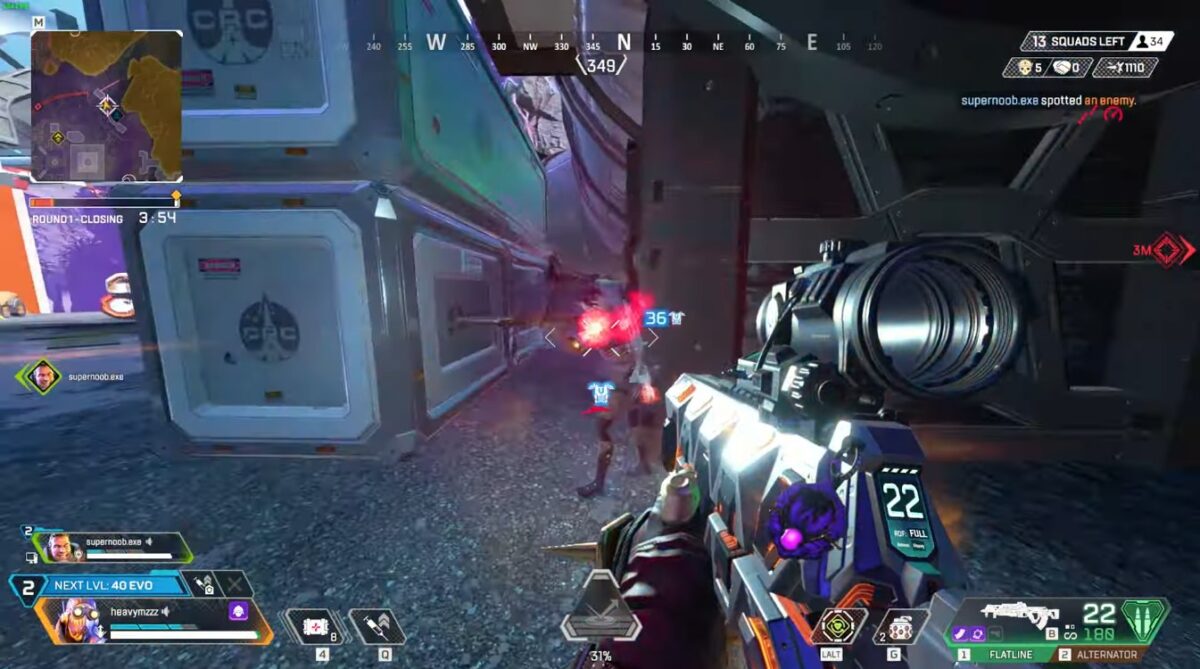The image size is (1200, 669).
Task: Click the green heart survival item icon
Action: click(838, 626)
